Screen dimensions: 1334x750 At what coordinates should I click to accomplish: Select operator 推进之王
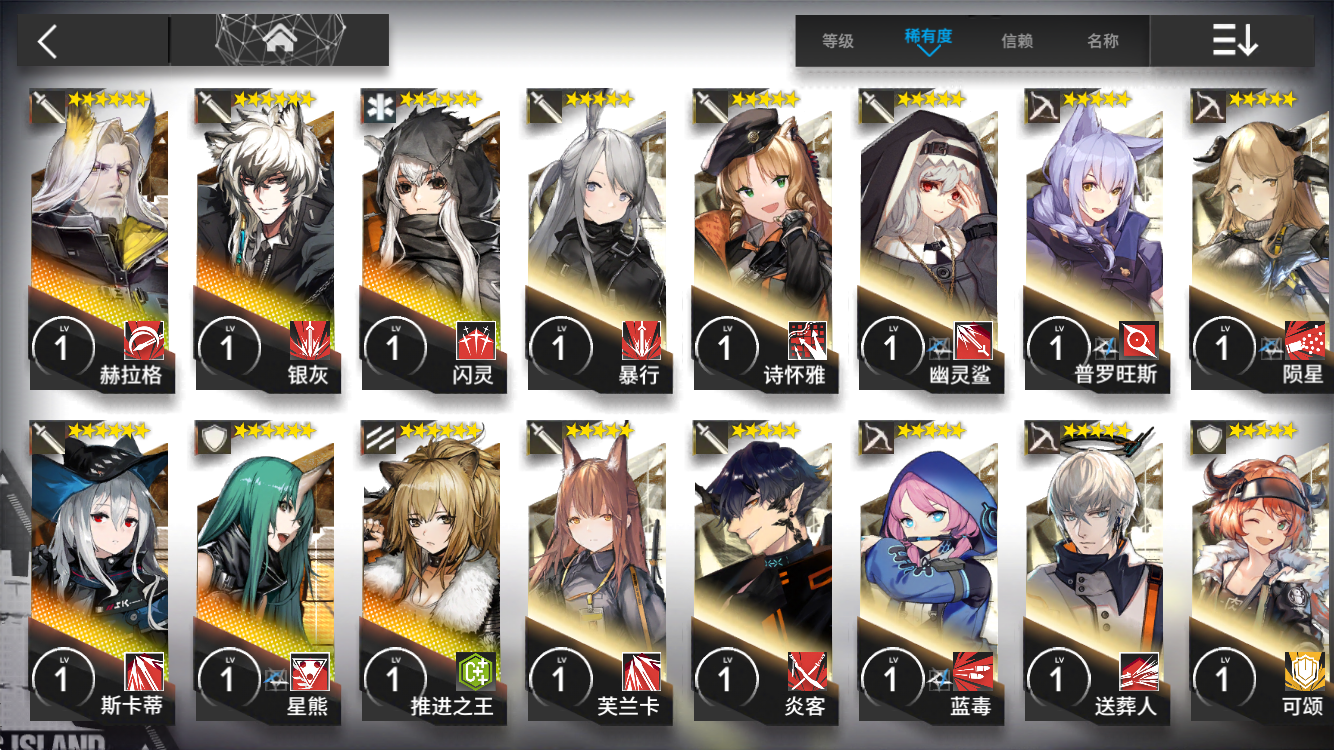point(432,571)
